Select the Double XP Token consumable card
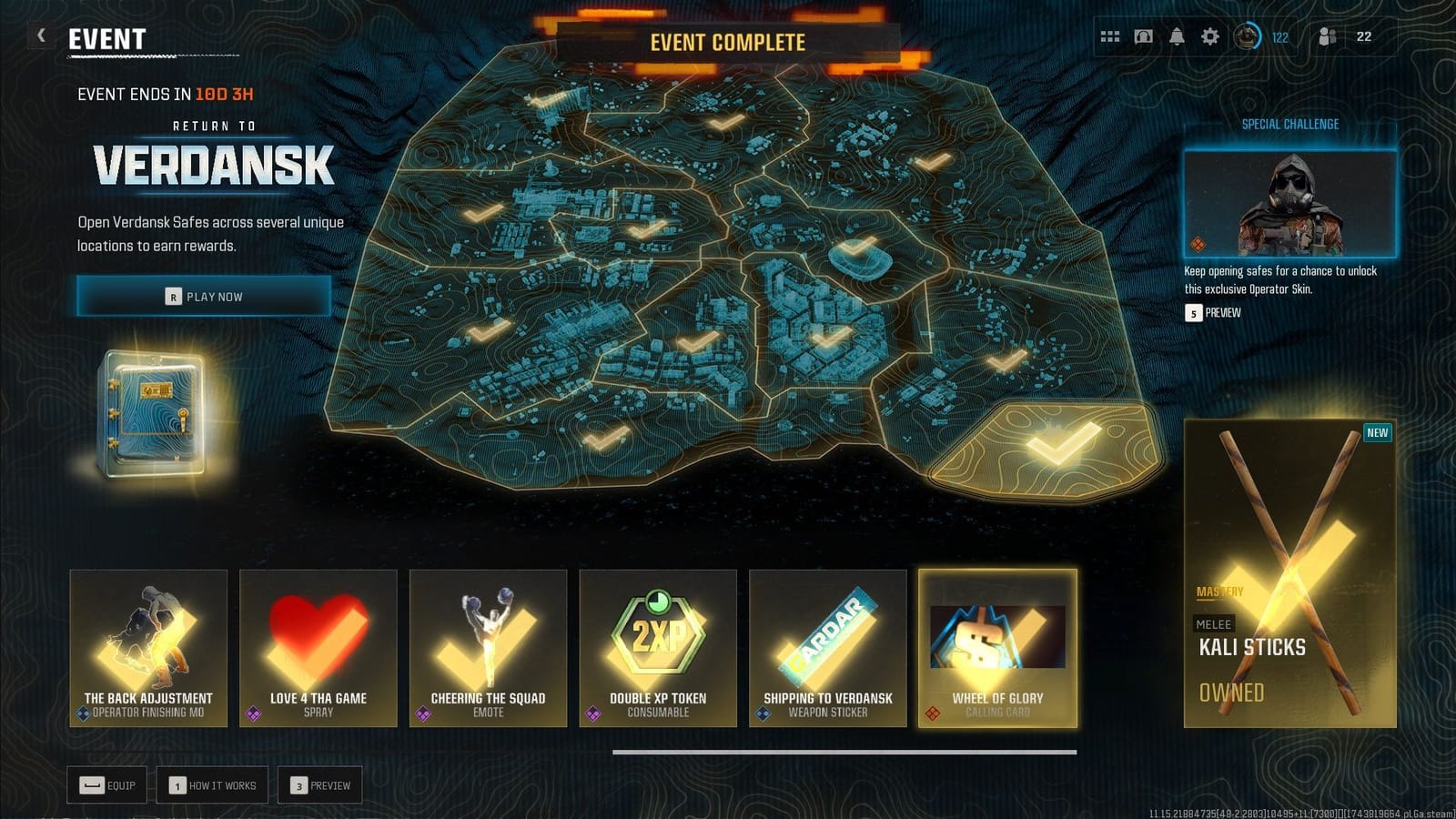This screenshot has height=819, width=1456. pos(658,648)
